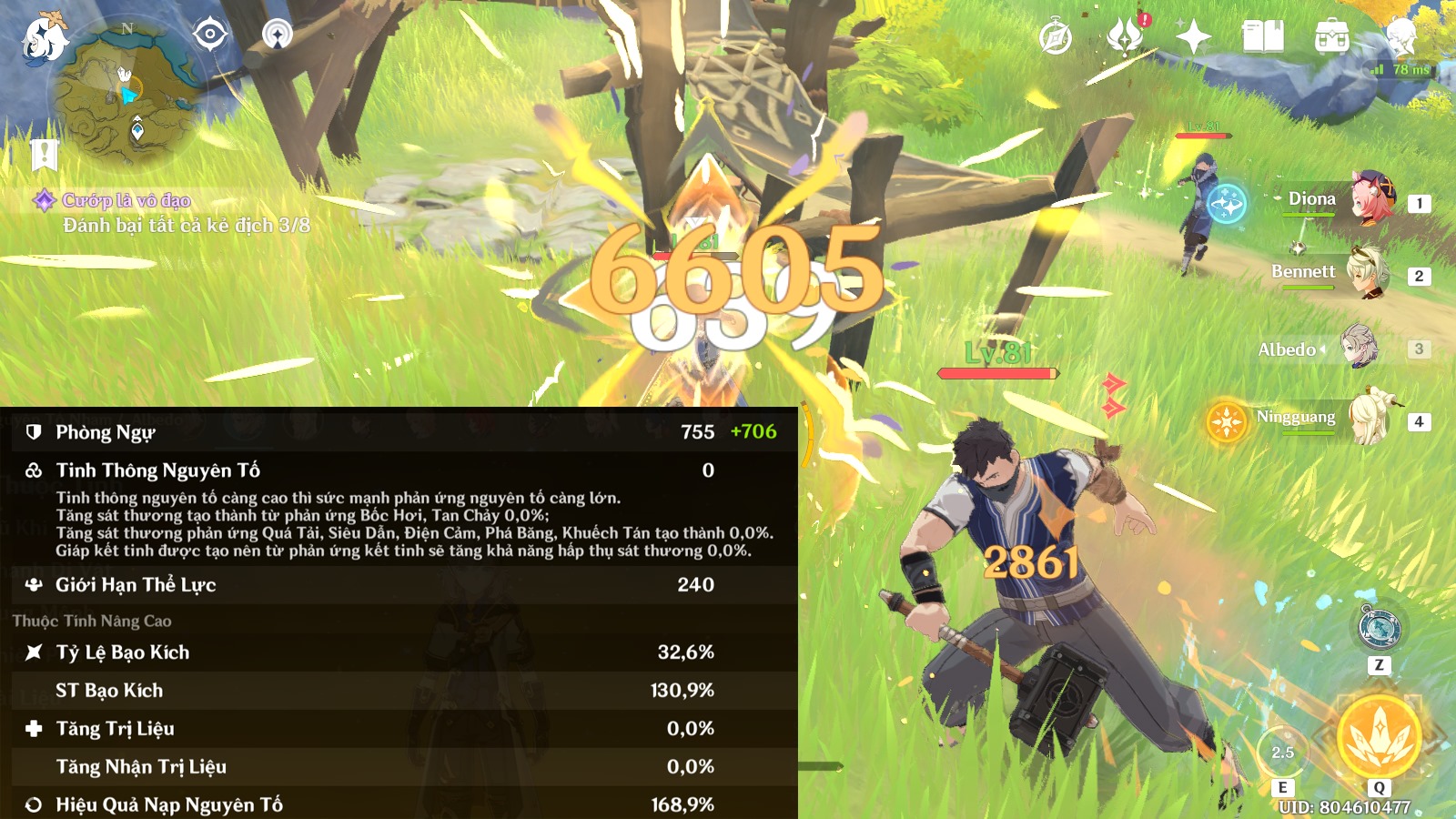Open the Paimon menu icon
The width and height of the screenshot is (1456, 819).
coord(44,38)
